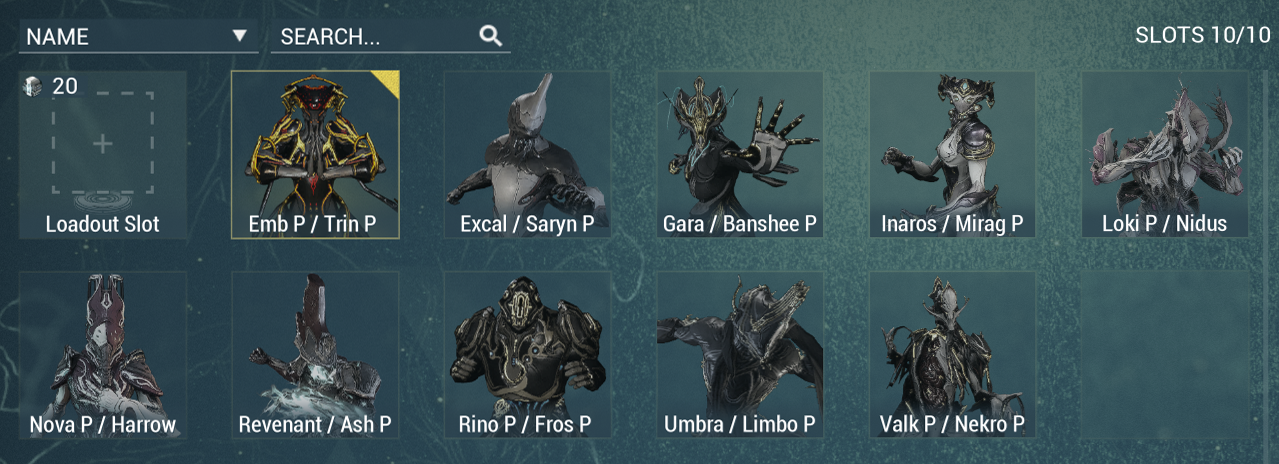Select the Gara / Banshee P loadout
This screenshot has height=464, width=1279.
coord(740,154)
